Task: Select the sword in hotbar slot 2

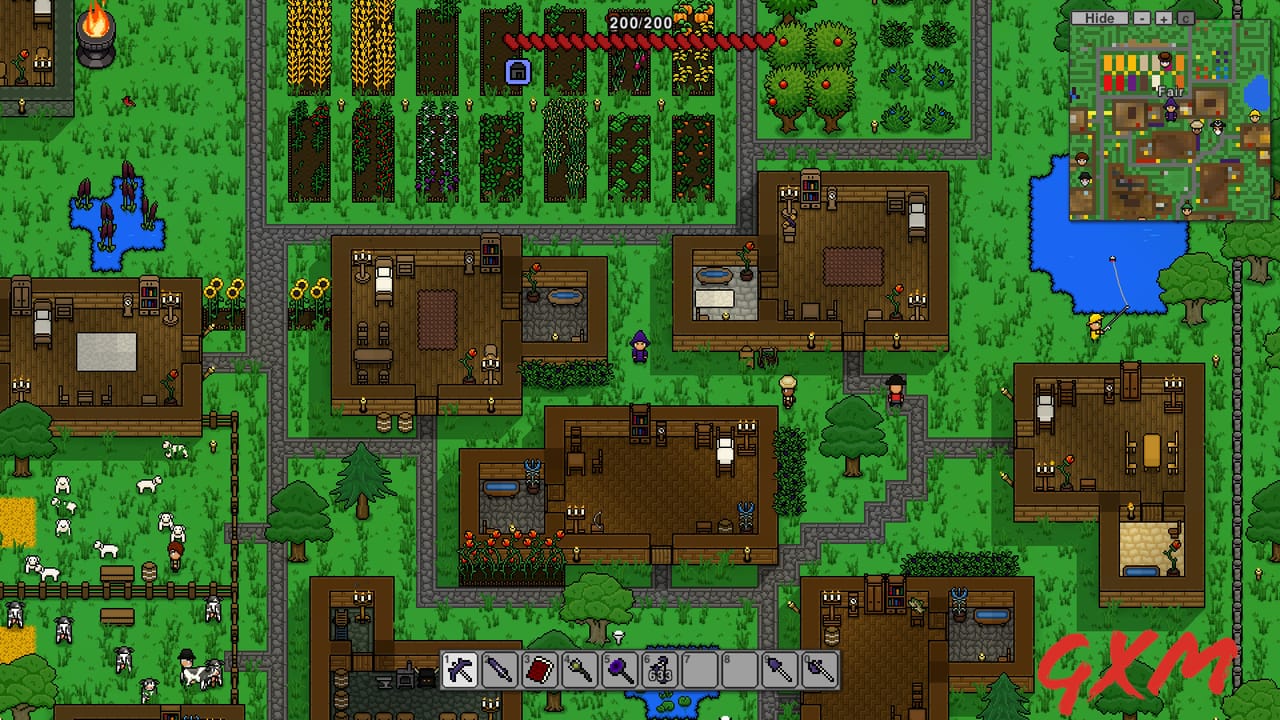Action: (502, 668)
